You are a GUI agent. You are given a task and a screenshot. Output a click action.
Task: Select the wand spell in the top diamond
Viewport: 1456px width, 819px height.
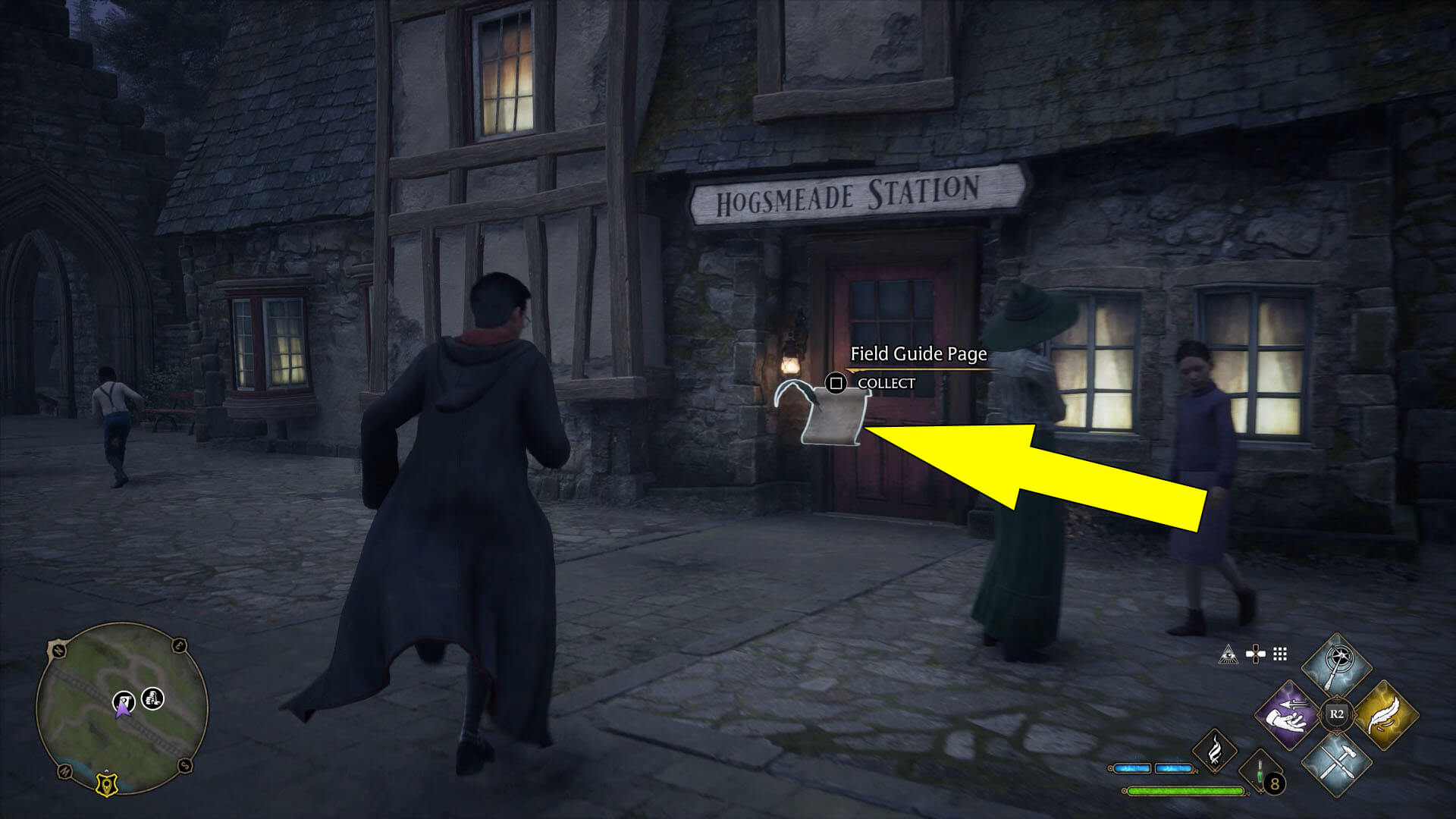click(x=1336, y=667)
